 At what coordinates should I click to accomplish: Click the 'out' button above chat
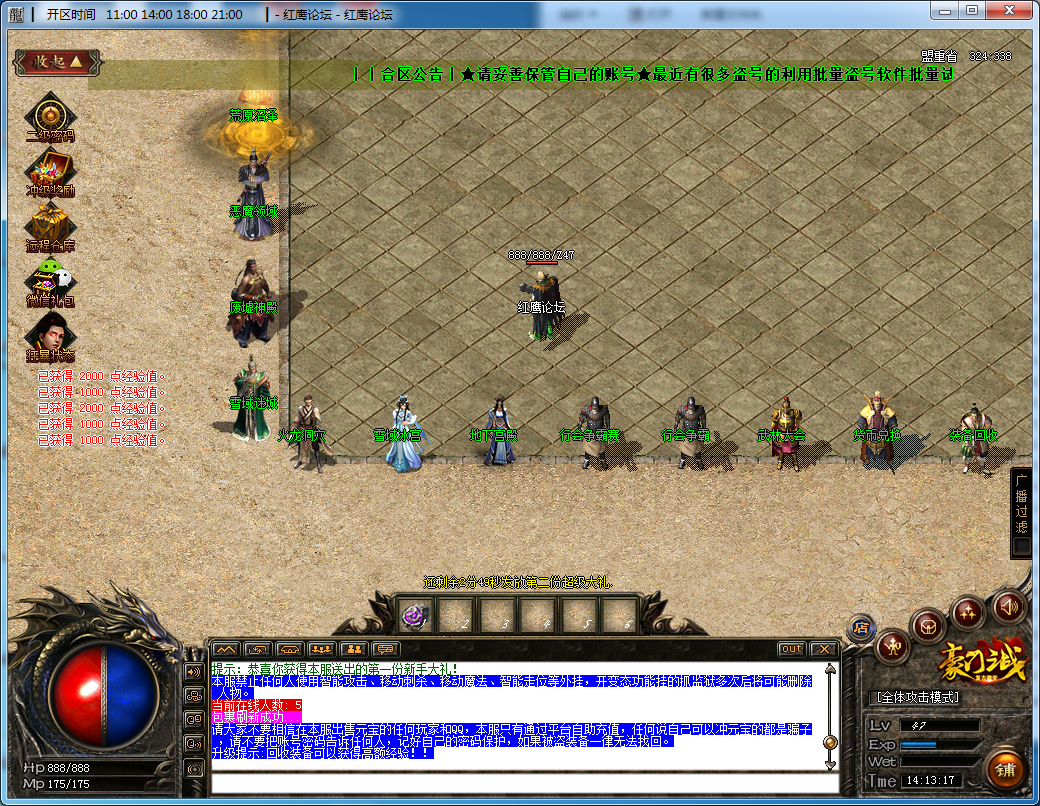[x=791, y=649]
